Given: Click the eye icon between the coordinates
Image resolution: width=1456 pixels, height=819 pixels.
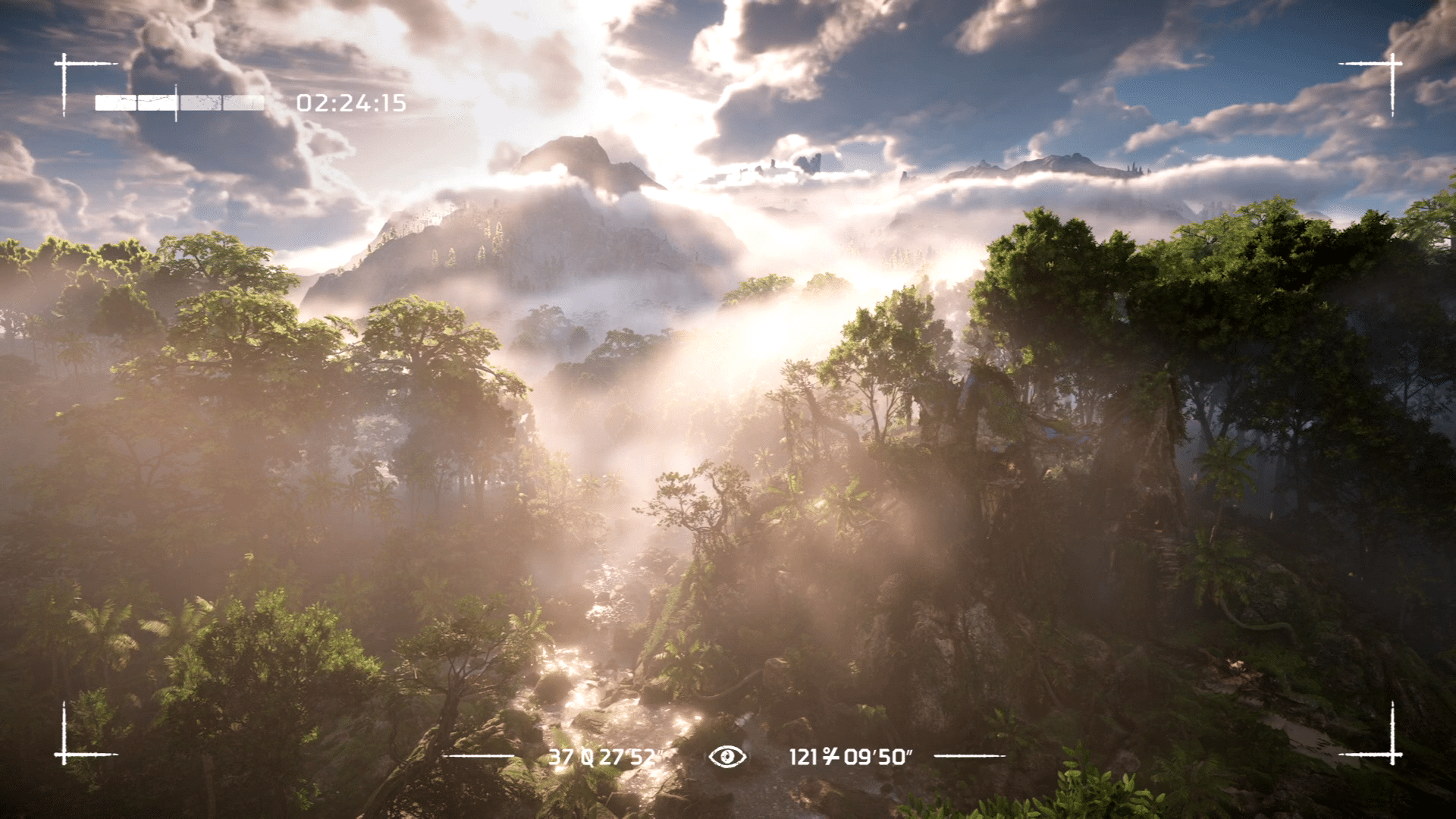Looking at the screenshot, I should click(x=727, y=756).
